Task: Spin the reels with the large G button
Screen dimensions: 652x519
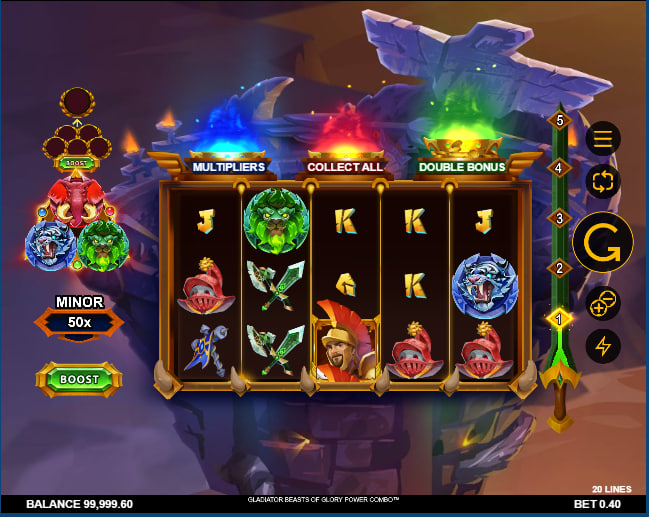Action: point(603,242)
